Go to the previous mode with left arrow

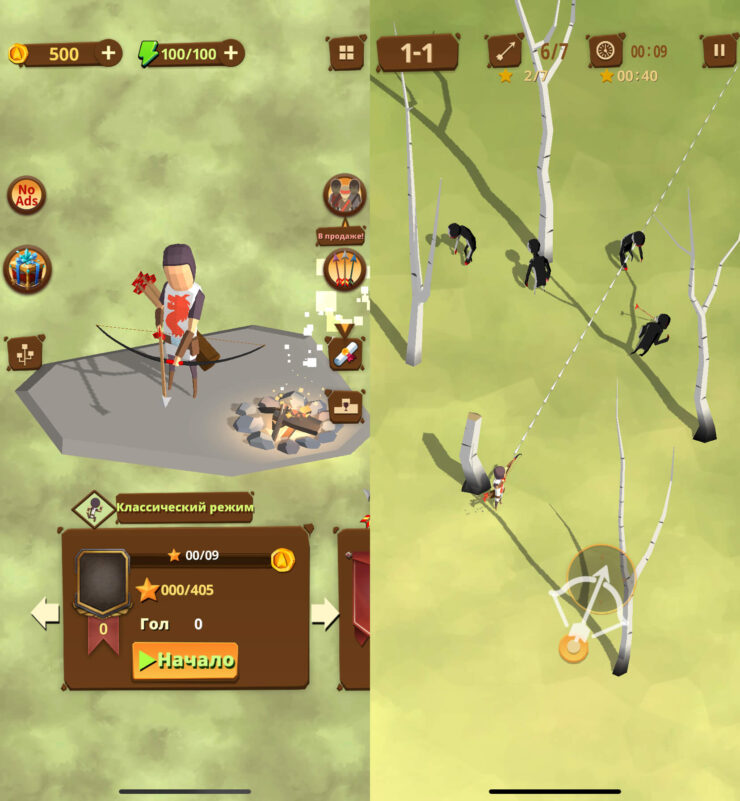click(45, 613)
